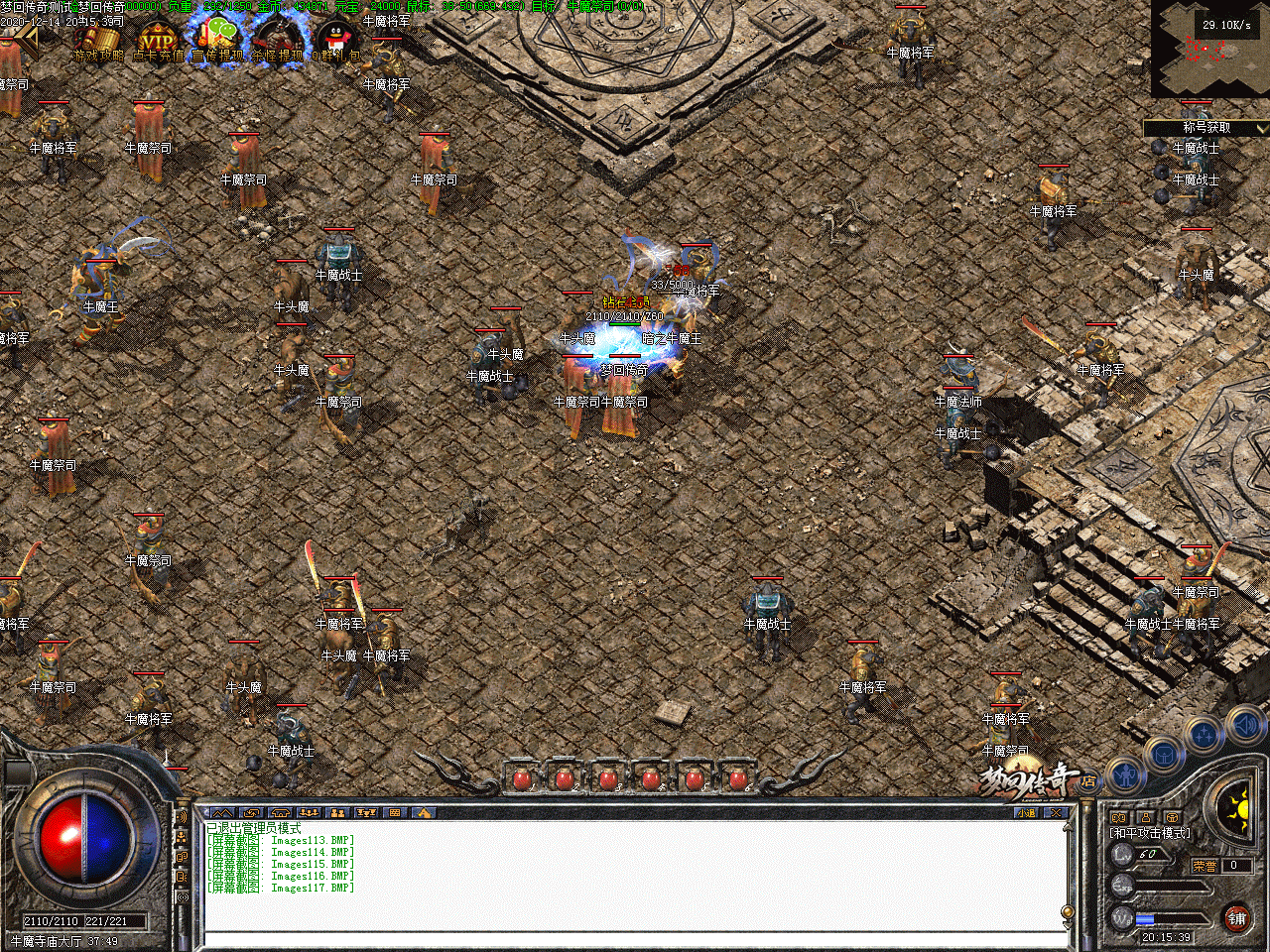
Task: Click the keyboard icon in chat toolbar
Action: click(x=393, y=812)
